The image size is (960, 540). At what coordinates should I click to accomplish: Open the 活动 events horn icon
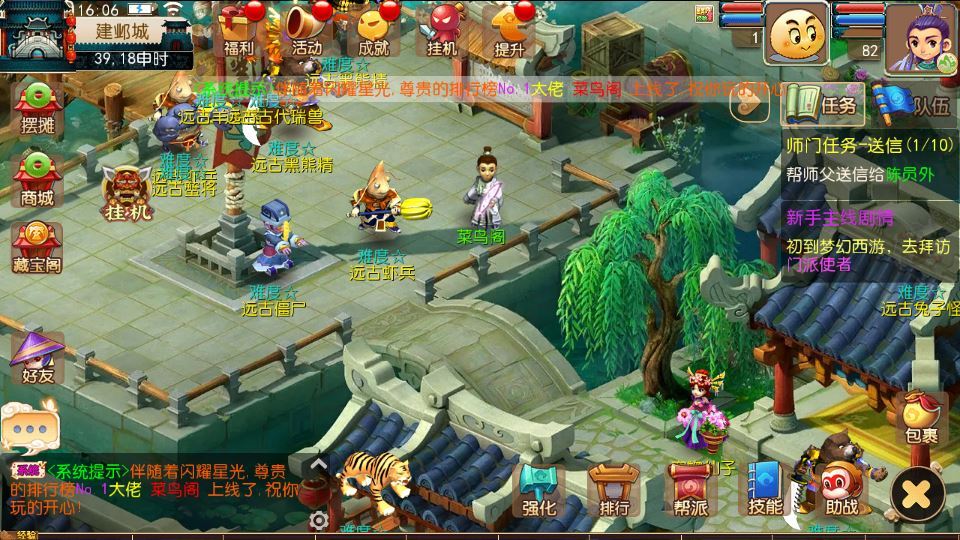(306, 28)
